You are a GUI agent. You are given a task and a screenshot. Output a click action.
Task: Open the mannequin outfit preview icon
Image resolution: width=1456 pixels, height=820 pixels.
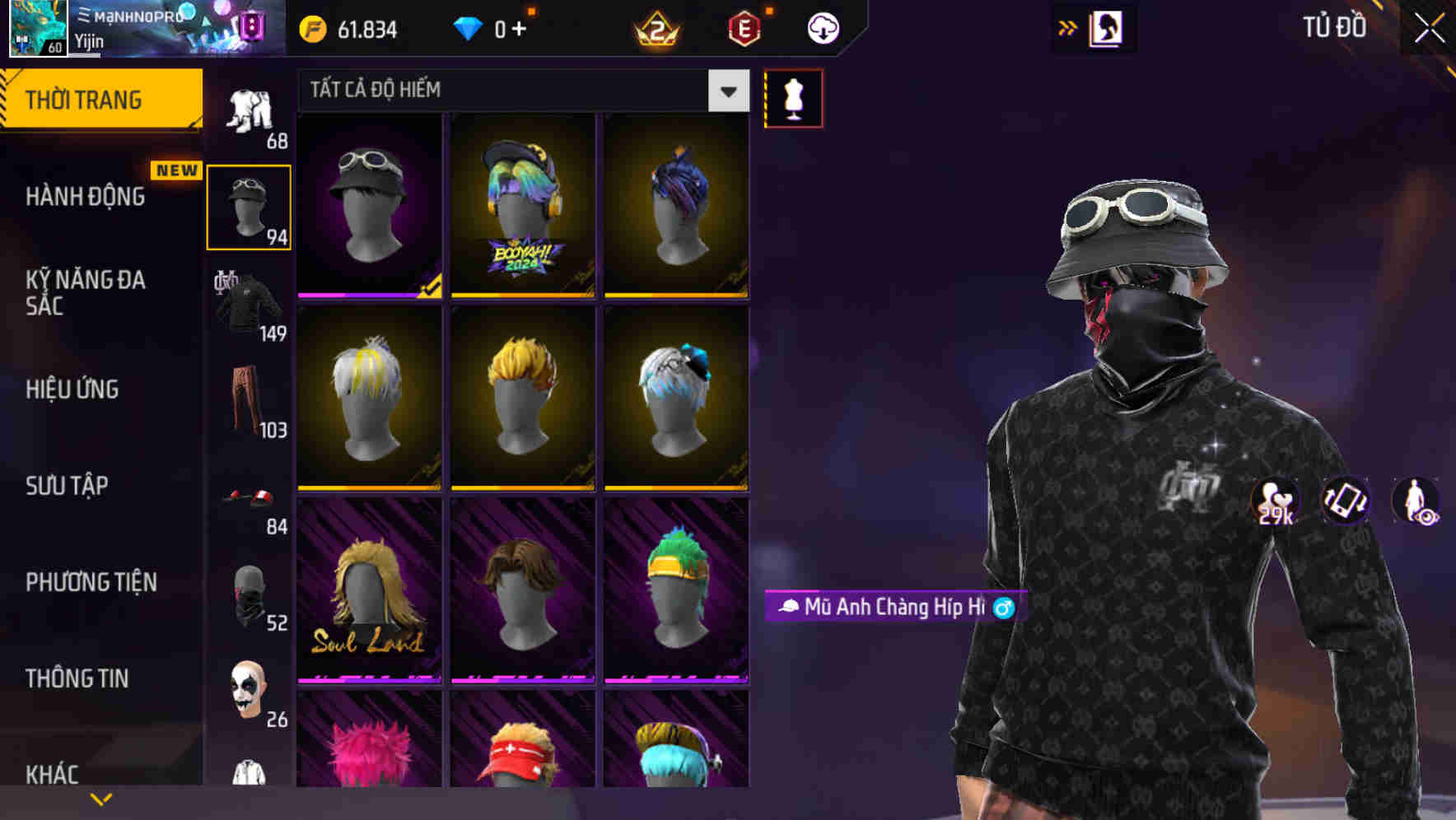[793, 97]
